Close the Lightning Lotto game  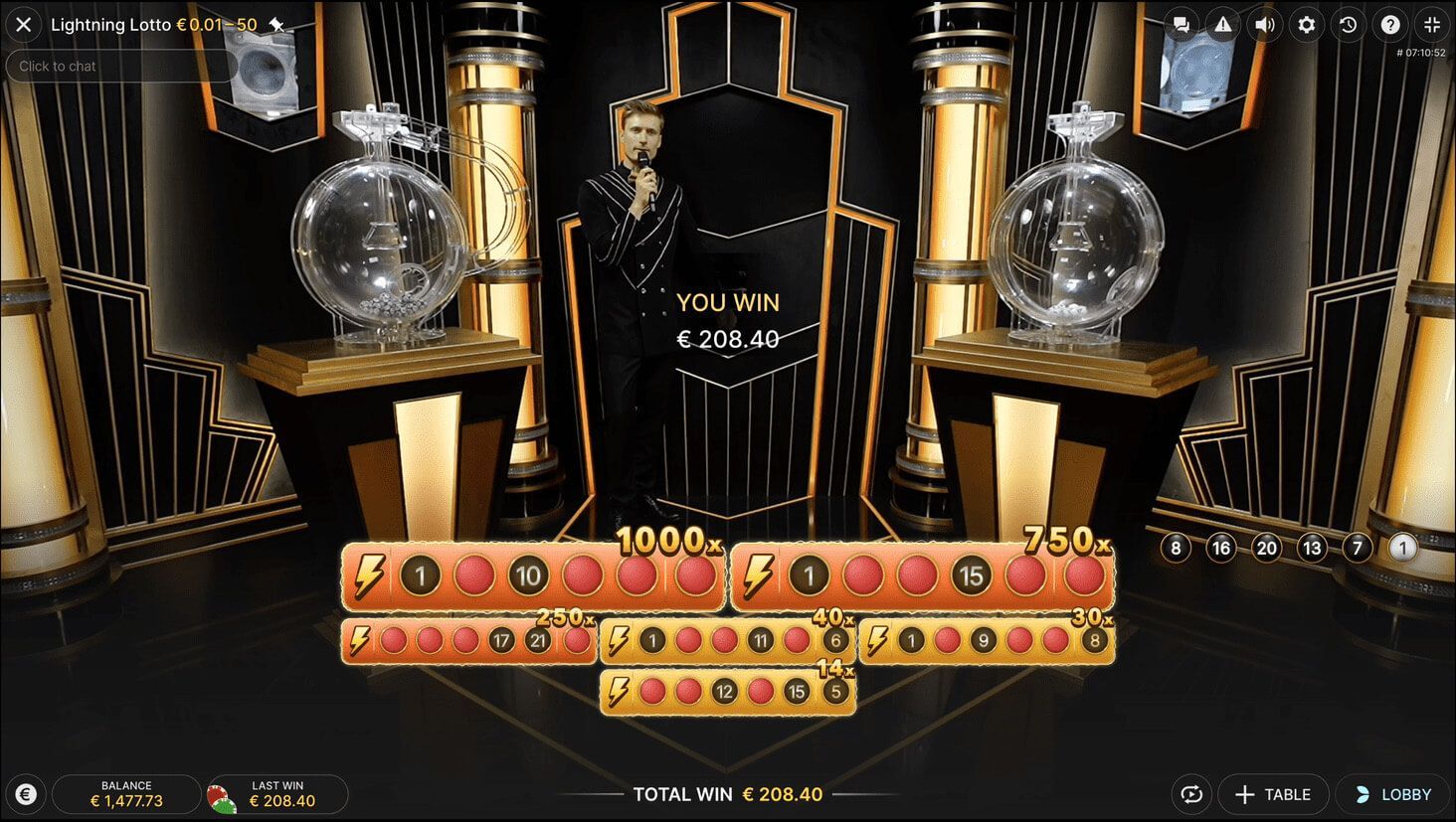23,25
